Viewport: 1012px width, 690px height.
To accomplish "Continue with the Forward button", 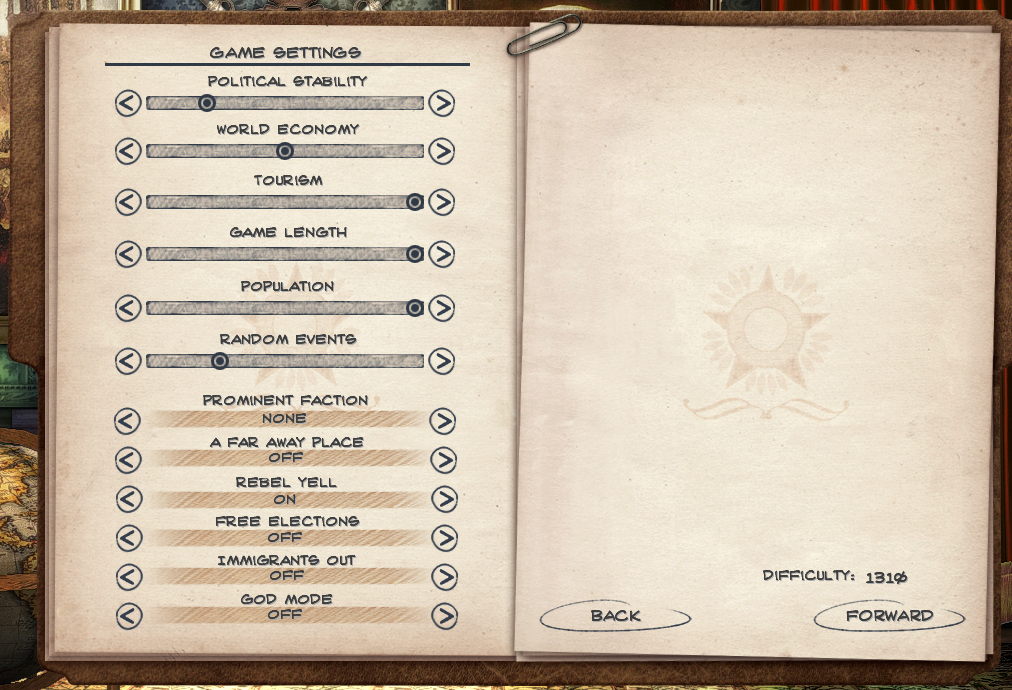I will tap(889, 616).
